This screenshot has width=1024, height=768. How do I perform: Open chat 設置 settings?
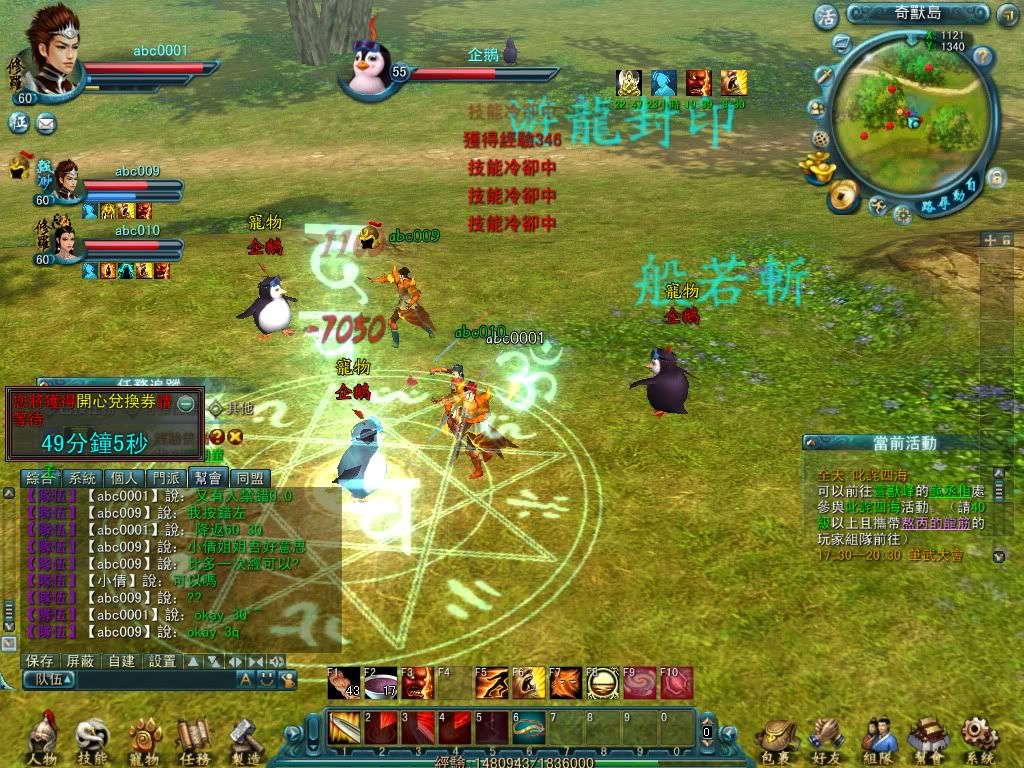coord(162,661)
